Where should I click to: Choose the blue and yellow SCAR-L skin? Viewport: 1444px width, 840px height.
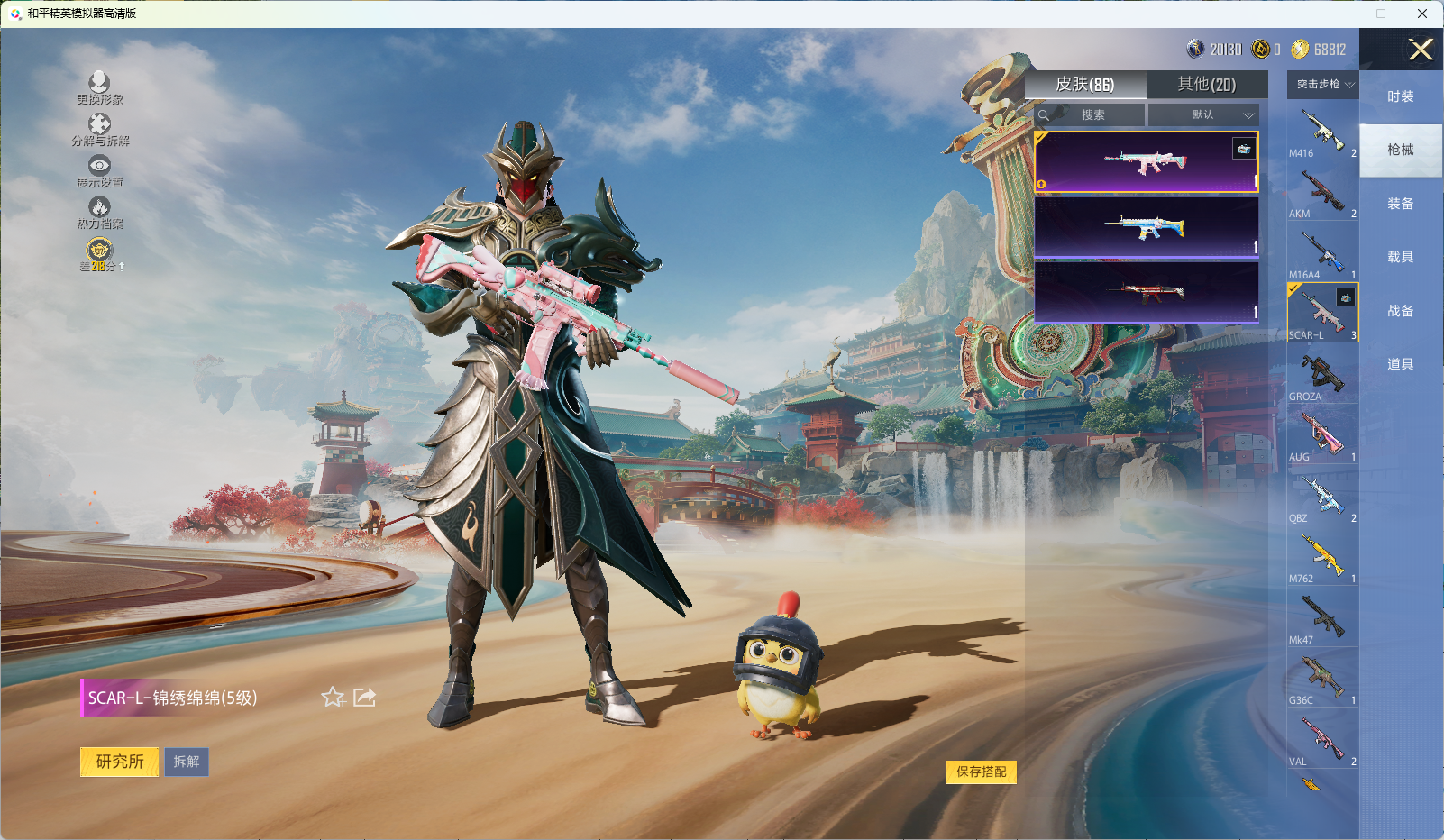pyautogui.click(x=1146, y=227)
